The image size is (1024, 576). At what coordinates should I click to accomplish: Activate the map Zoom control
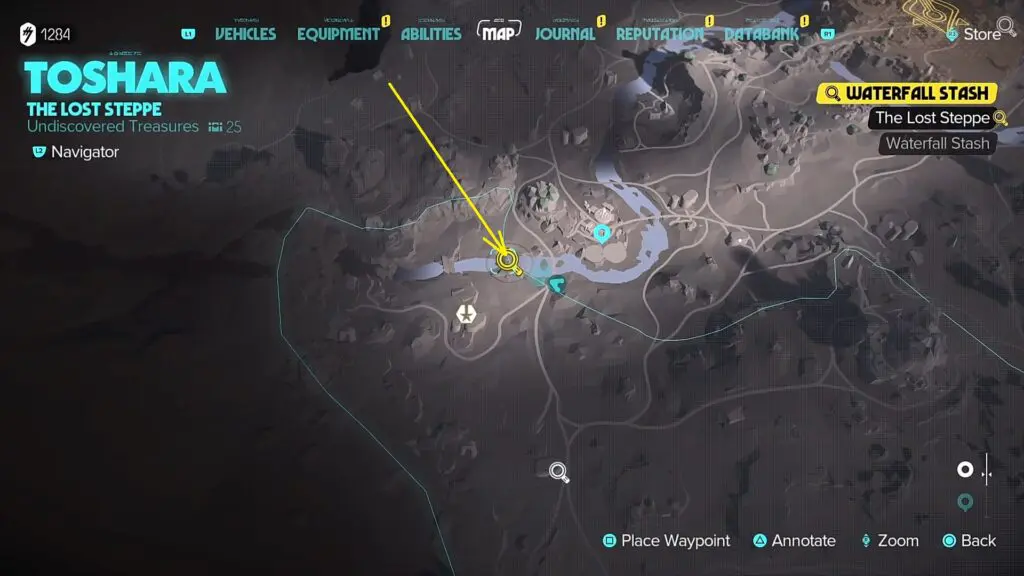pyautogui.click(x=889, y=541)
